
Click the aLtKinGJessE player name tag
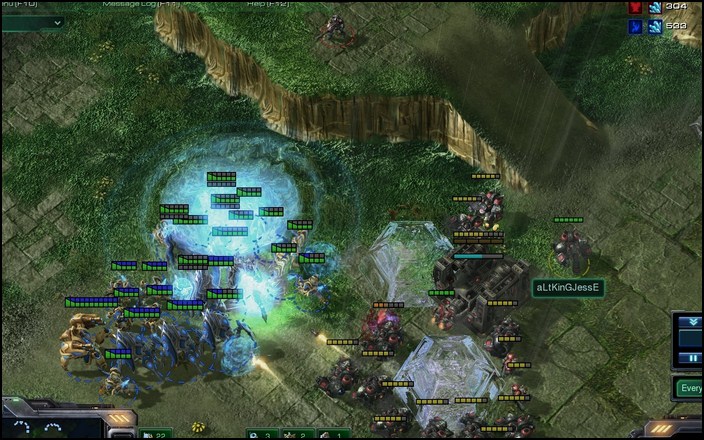point(569,288)
